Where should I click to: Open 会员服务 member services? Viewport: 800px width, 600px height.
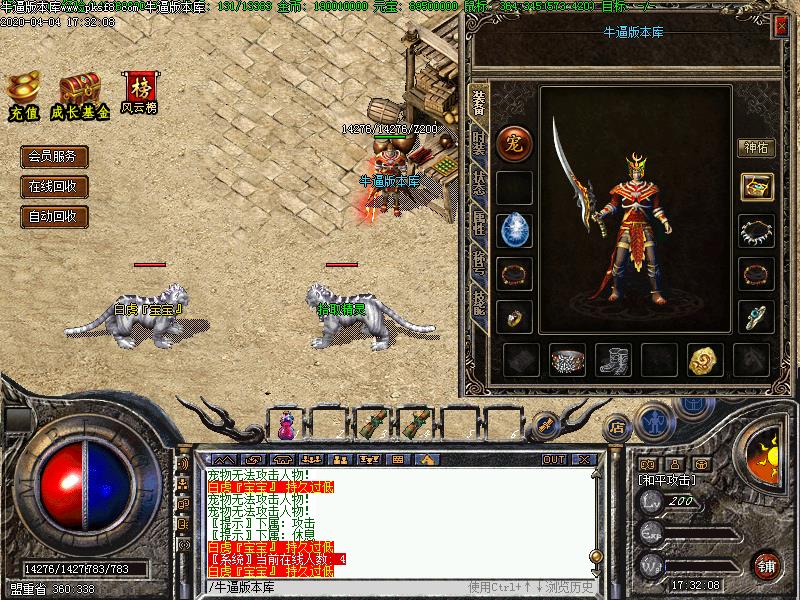[54, 157]
